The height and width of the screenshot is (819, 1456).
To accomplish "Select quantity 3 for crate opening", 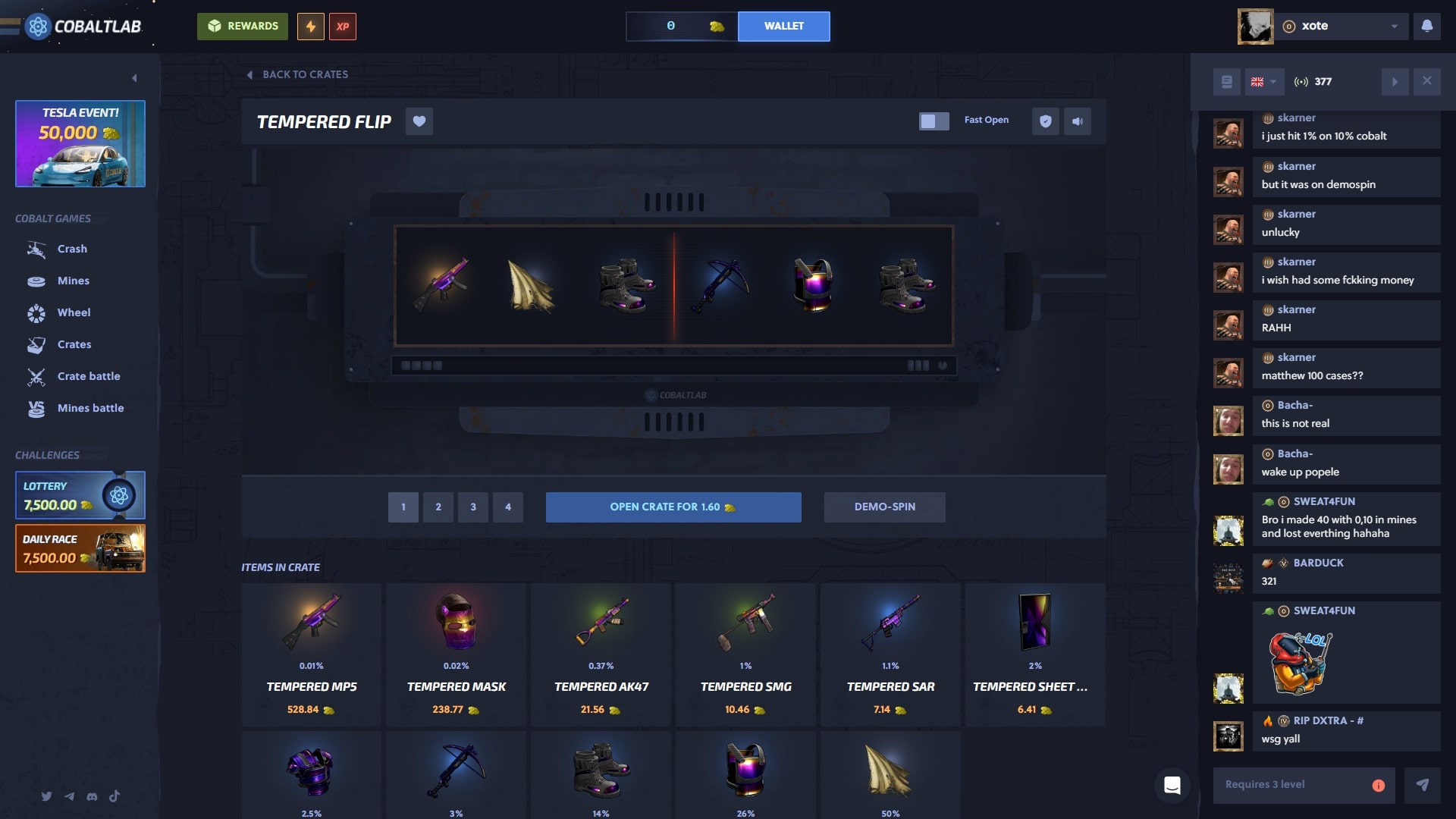I will [x=473, y=507].
